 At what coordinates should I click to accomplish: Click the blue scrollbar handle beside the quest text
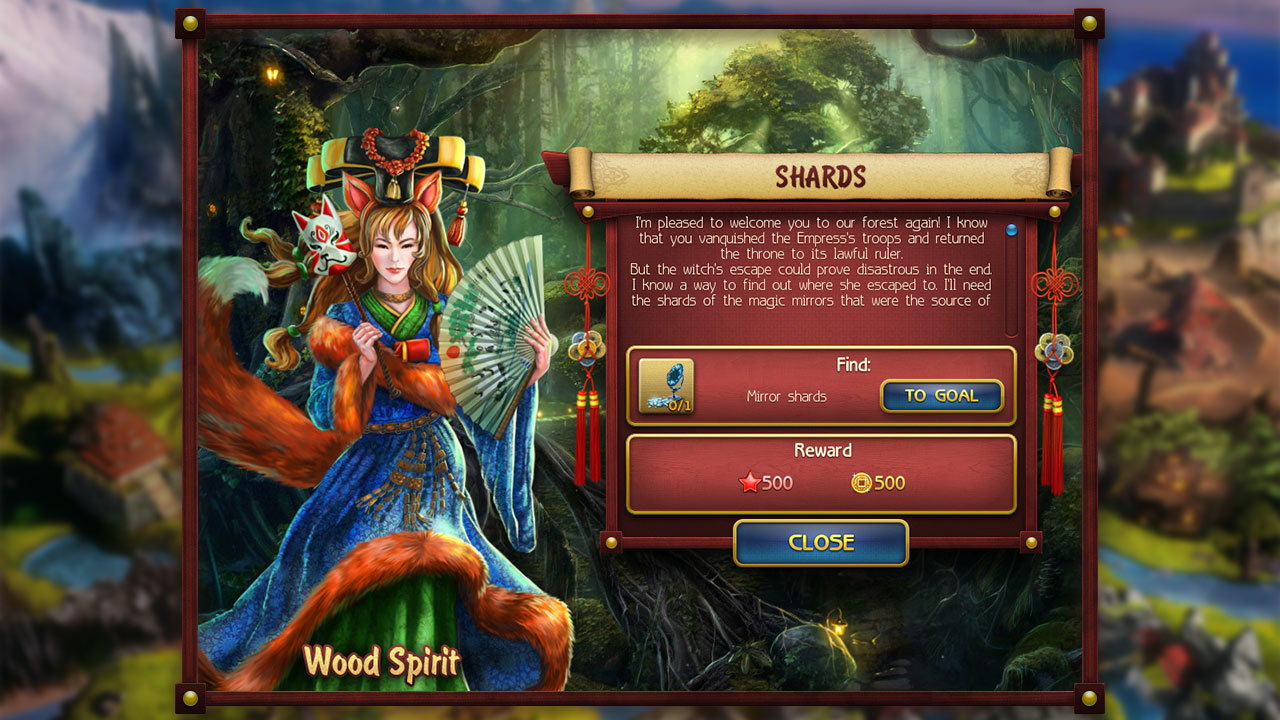(x=1013, y=228)
